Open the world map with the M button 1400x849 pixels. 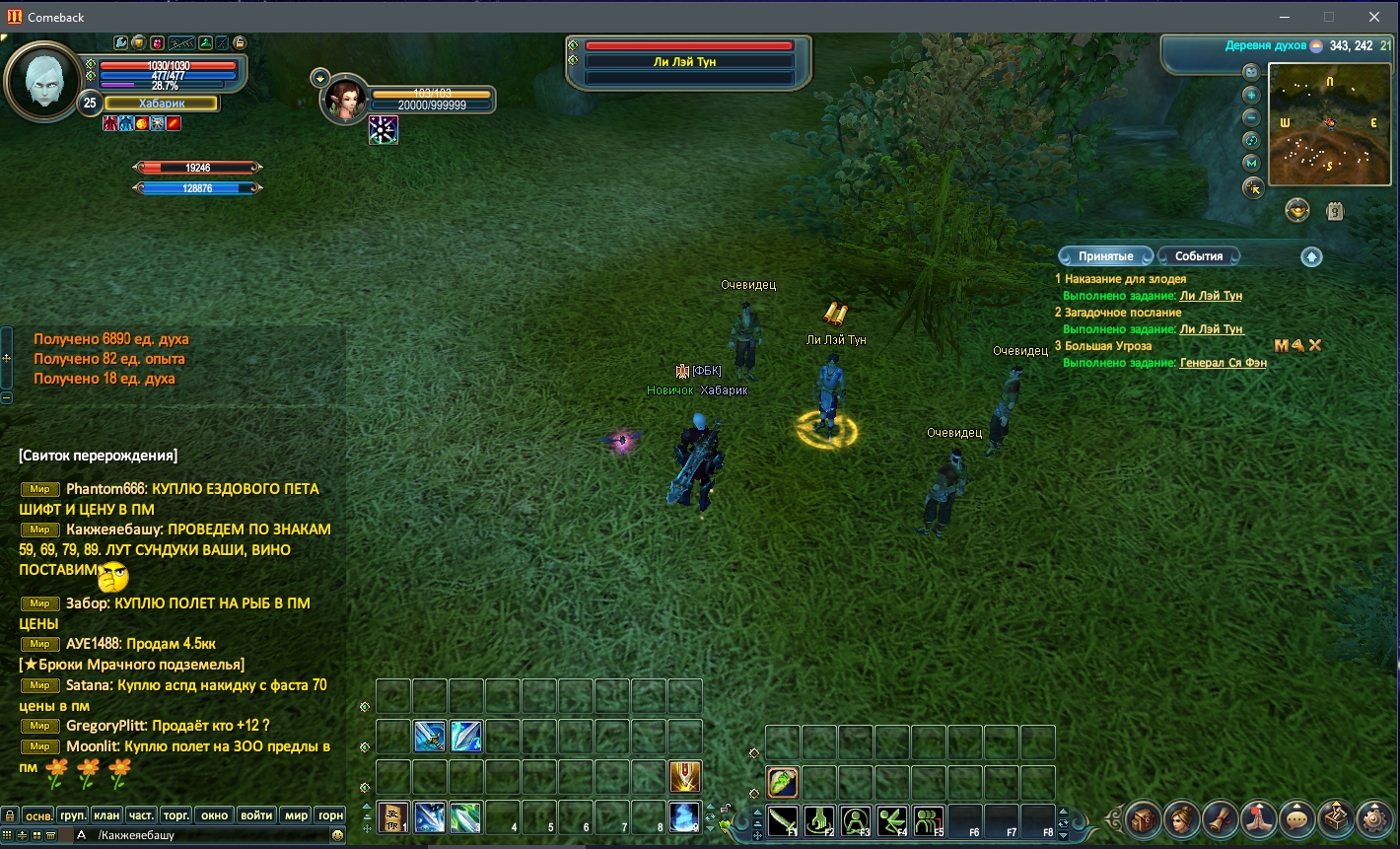click(1252, 163)
